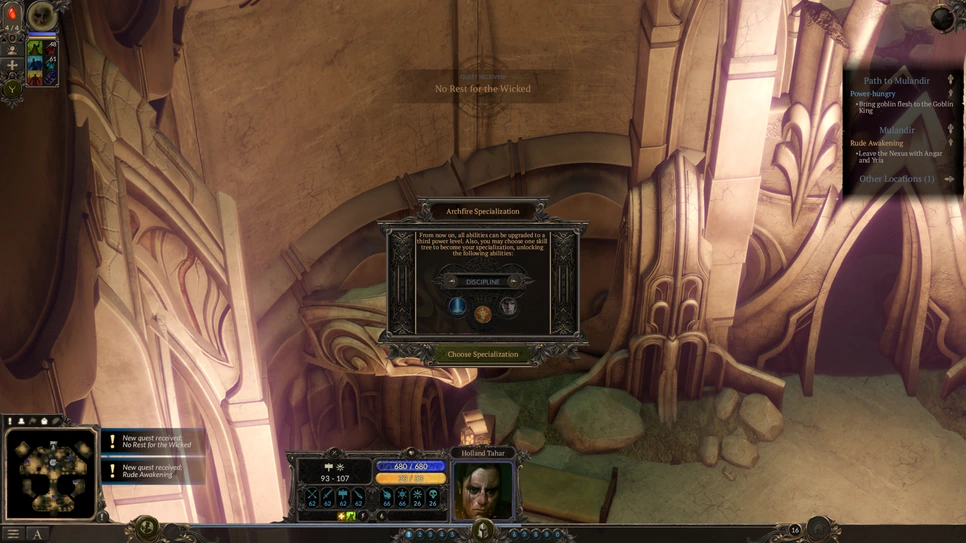Select the face portrait ability icon
The height and width of the screenshot is (543, 966).
point(508,306)
